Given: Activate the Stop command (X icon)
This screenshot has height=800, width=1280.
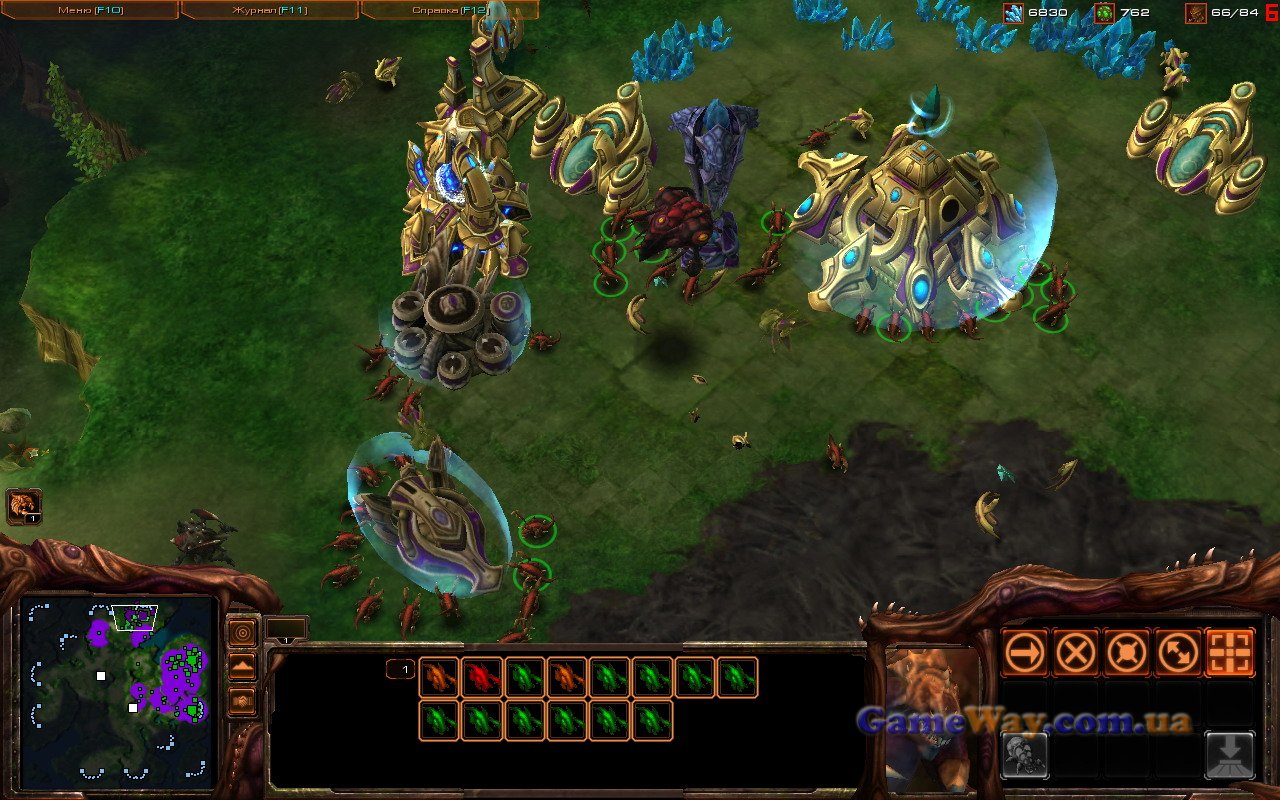Looking at the screenshot, I should [x=1075, y=653].
